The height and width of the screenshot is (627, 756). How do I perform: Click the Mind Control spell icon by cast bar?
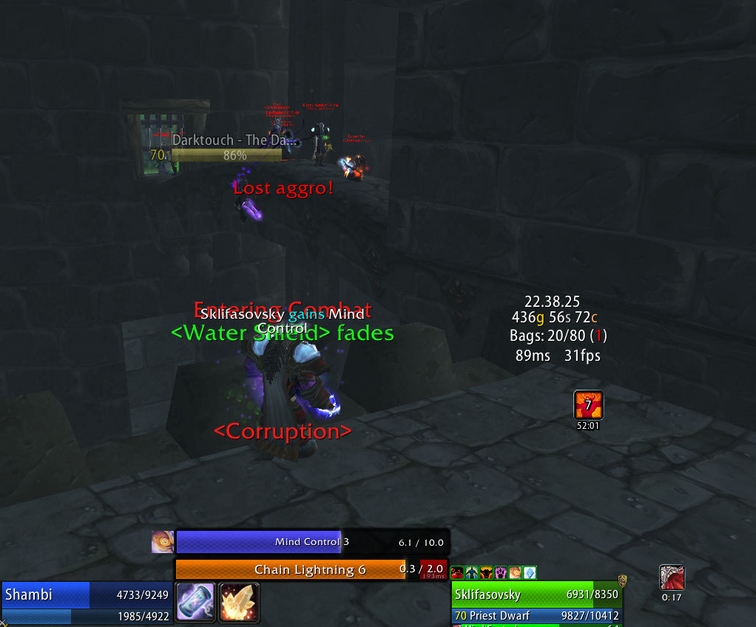click(162, 542)
